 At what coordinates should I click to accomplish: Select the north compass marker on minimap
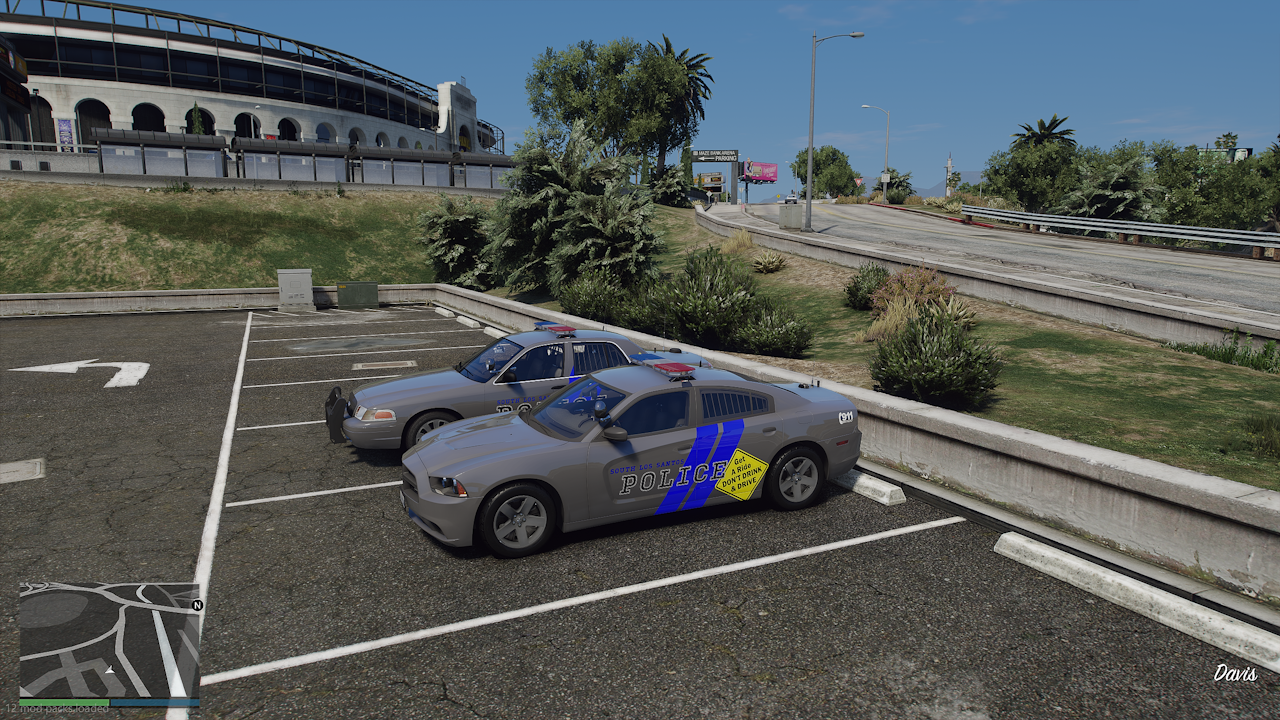pyautogui.click(x=197, y=605)
